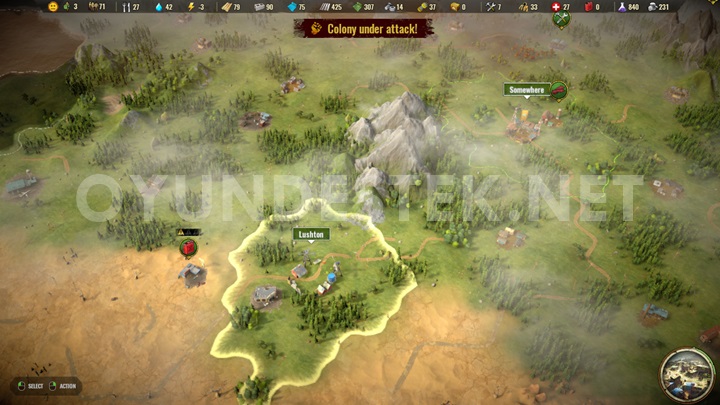This screenshot has height=405, width=720.
Task: Click the red marker beside Somewhere label
Action: pos(559,89)
